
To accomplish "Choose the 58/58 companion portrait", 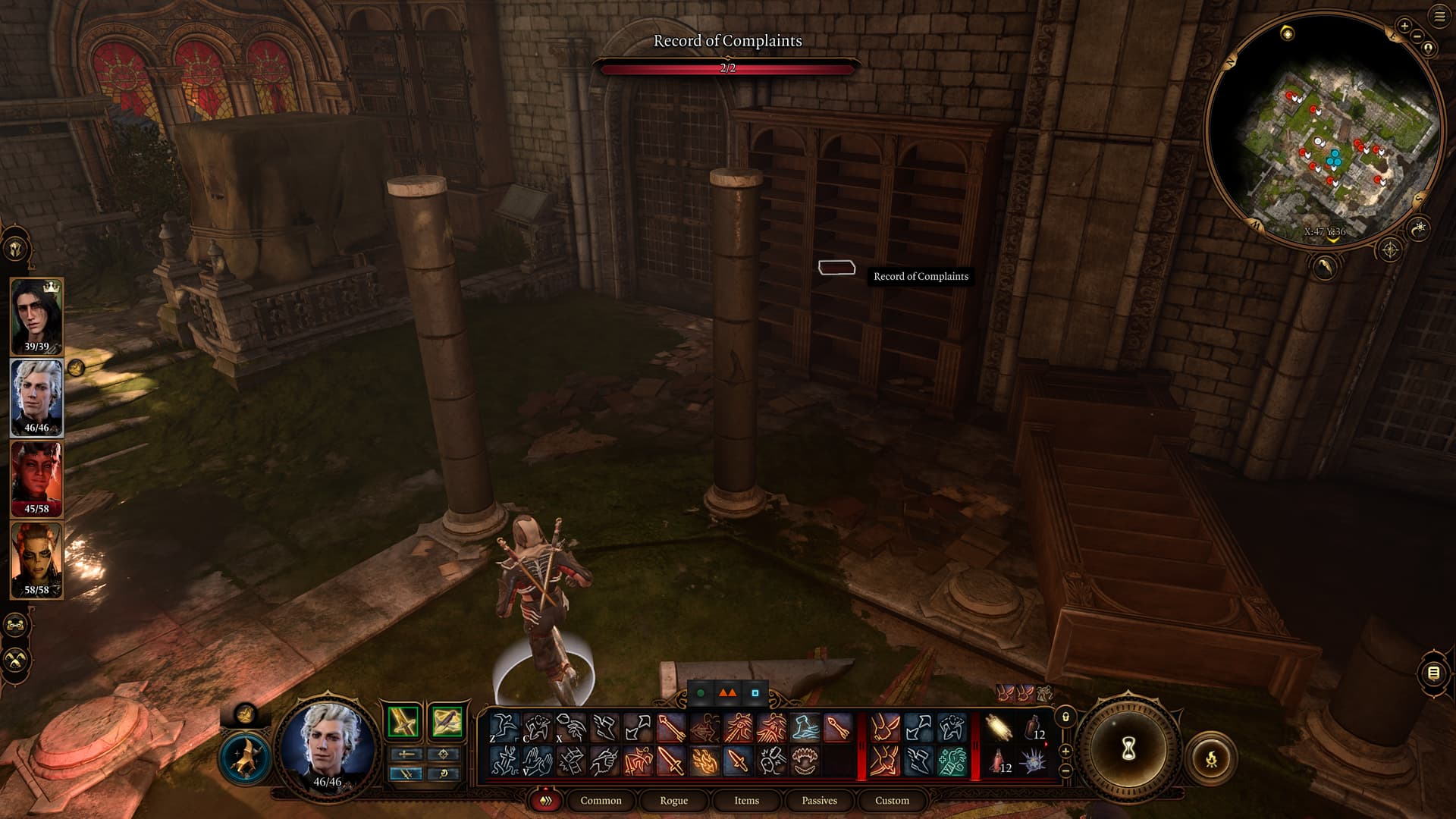I will point(36,559).
